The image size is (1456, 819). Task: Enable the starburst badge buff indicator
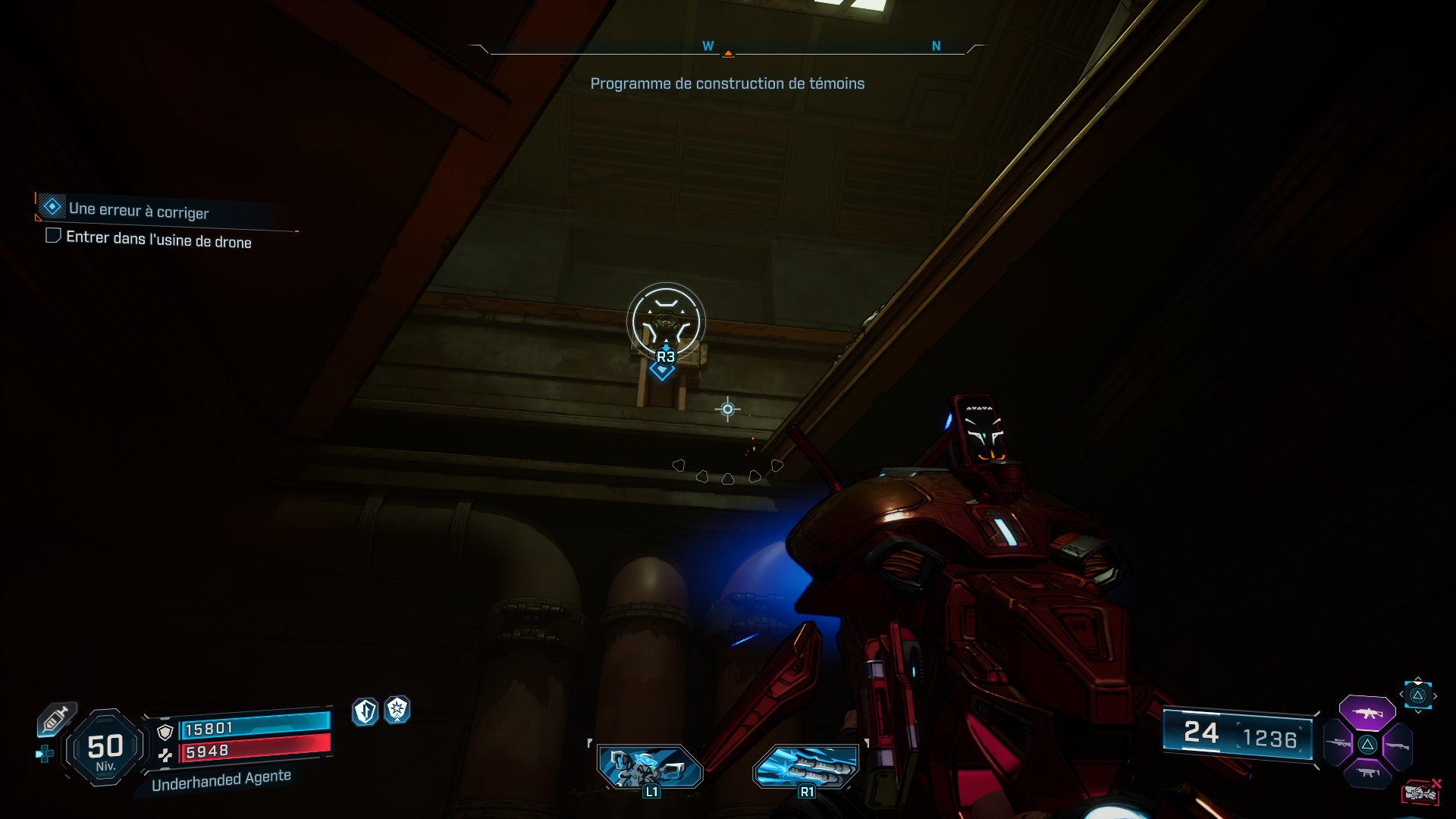397,711
